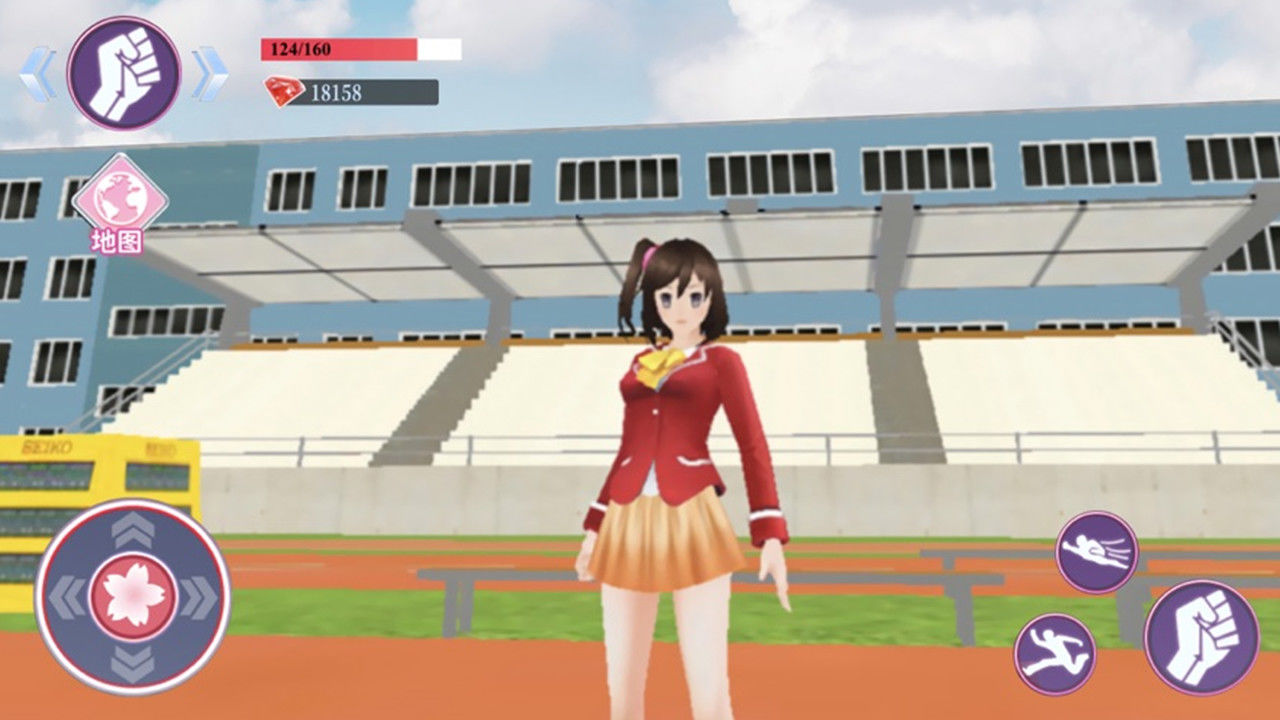Tap the joystick's down arrow
Viewport: 1280px width, 720px height.
(133, 662)
